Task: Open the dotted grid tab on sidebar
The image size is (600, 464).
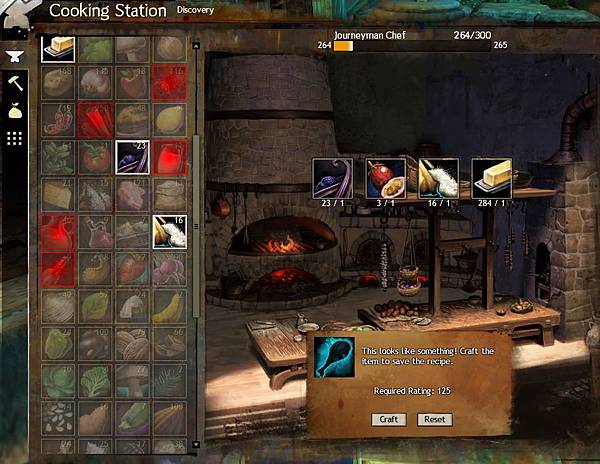Action: click(14, 138)
